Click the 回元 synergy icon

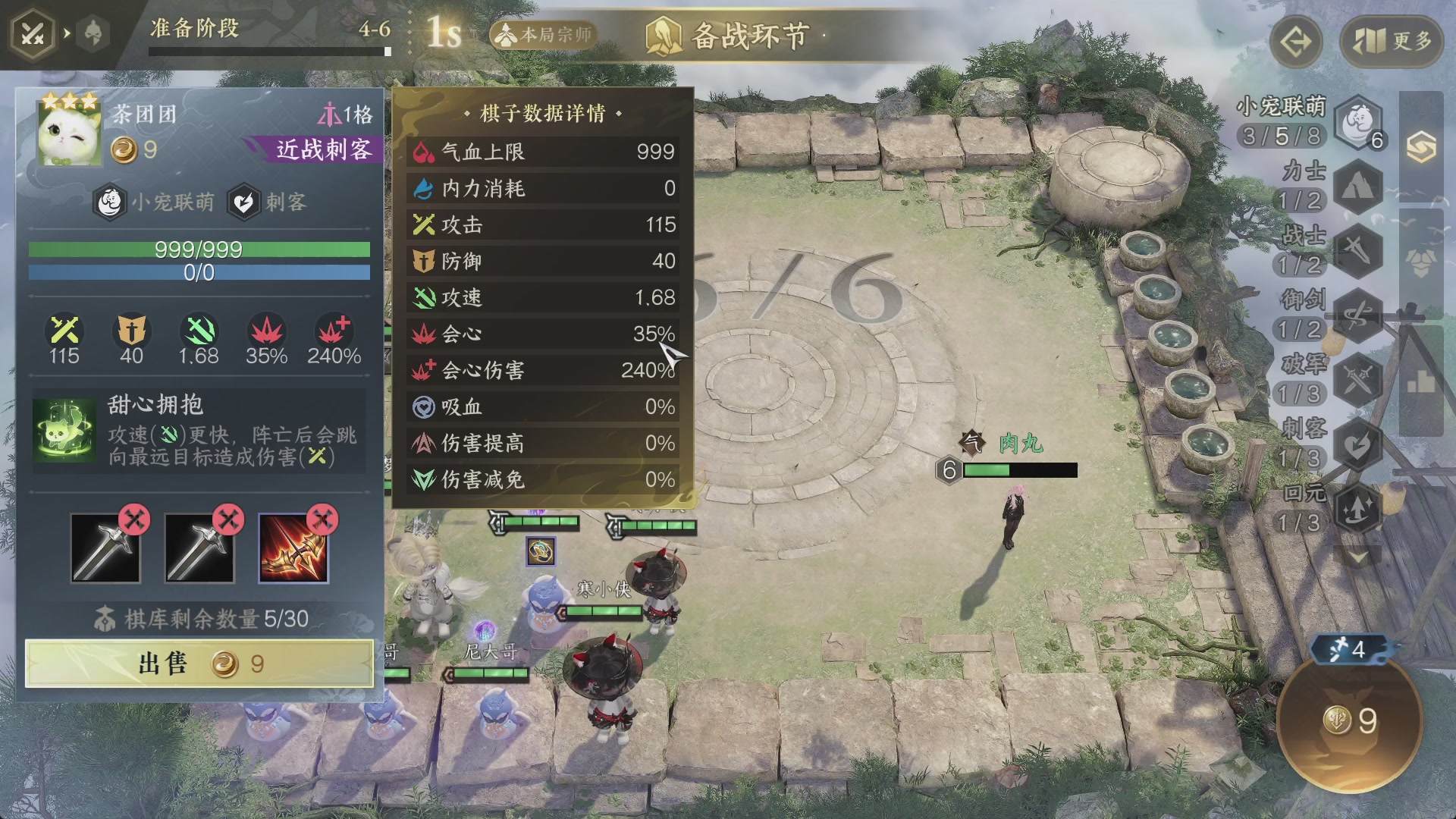tap(1357, 509)
